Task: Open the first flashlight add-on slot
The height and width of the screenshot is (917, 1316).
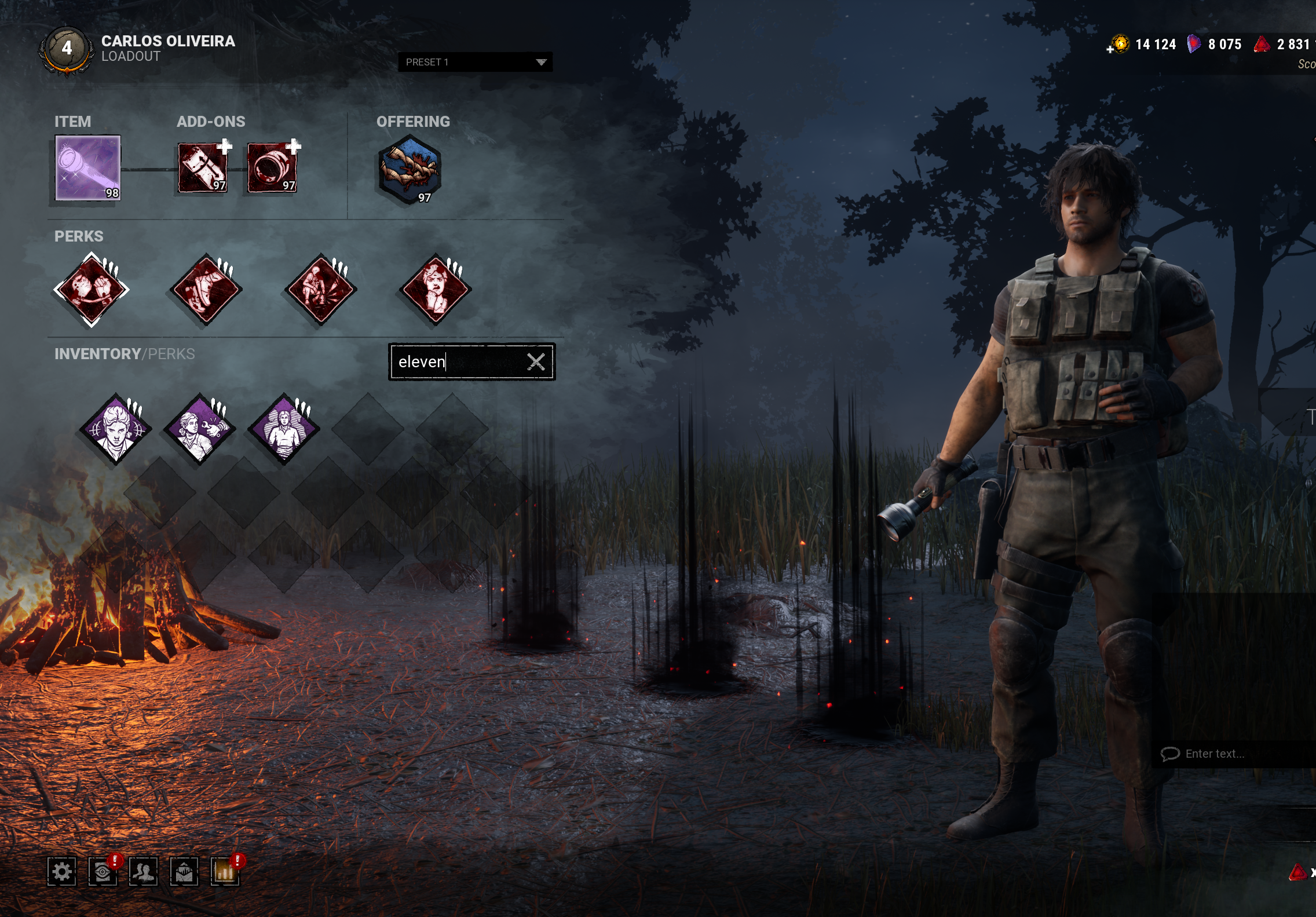Action: [203, 168]
